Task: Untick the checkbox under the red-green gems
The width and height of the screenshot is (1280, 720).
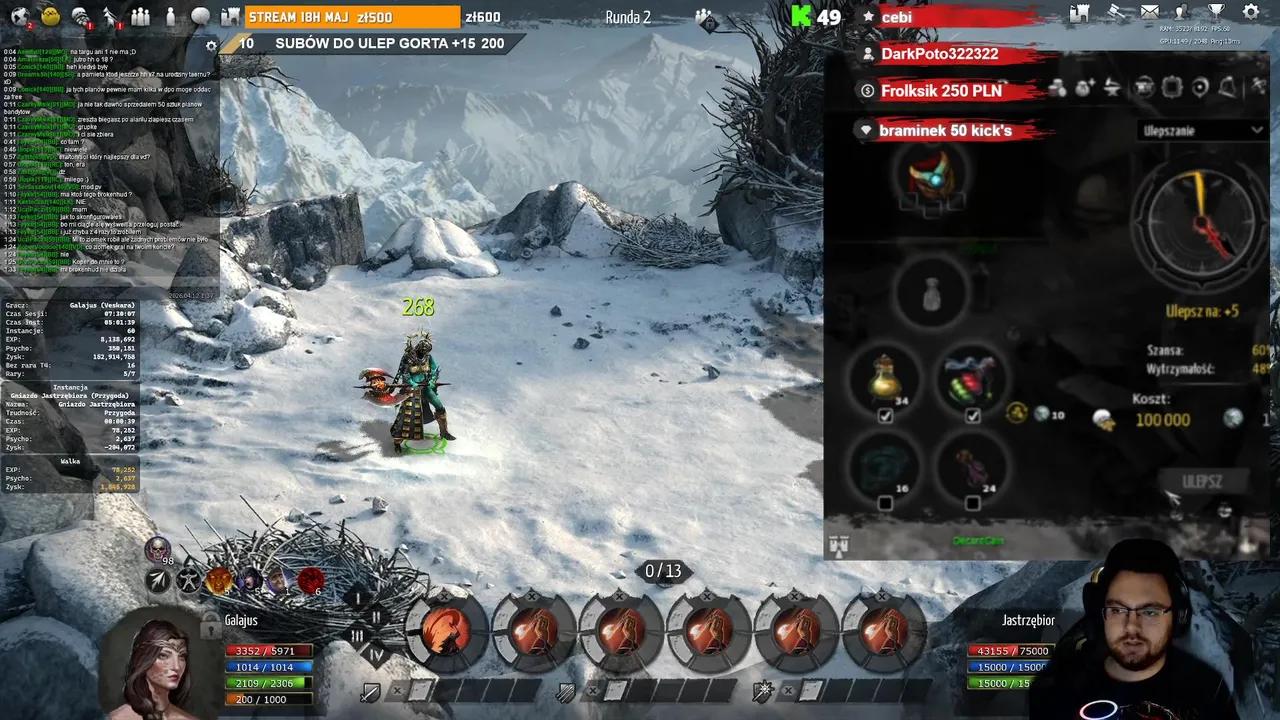Action: point(972,416)
